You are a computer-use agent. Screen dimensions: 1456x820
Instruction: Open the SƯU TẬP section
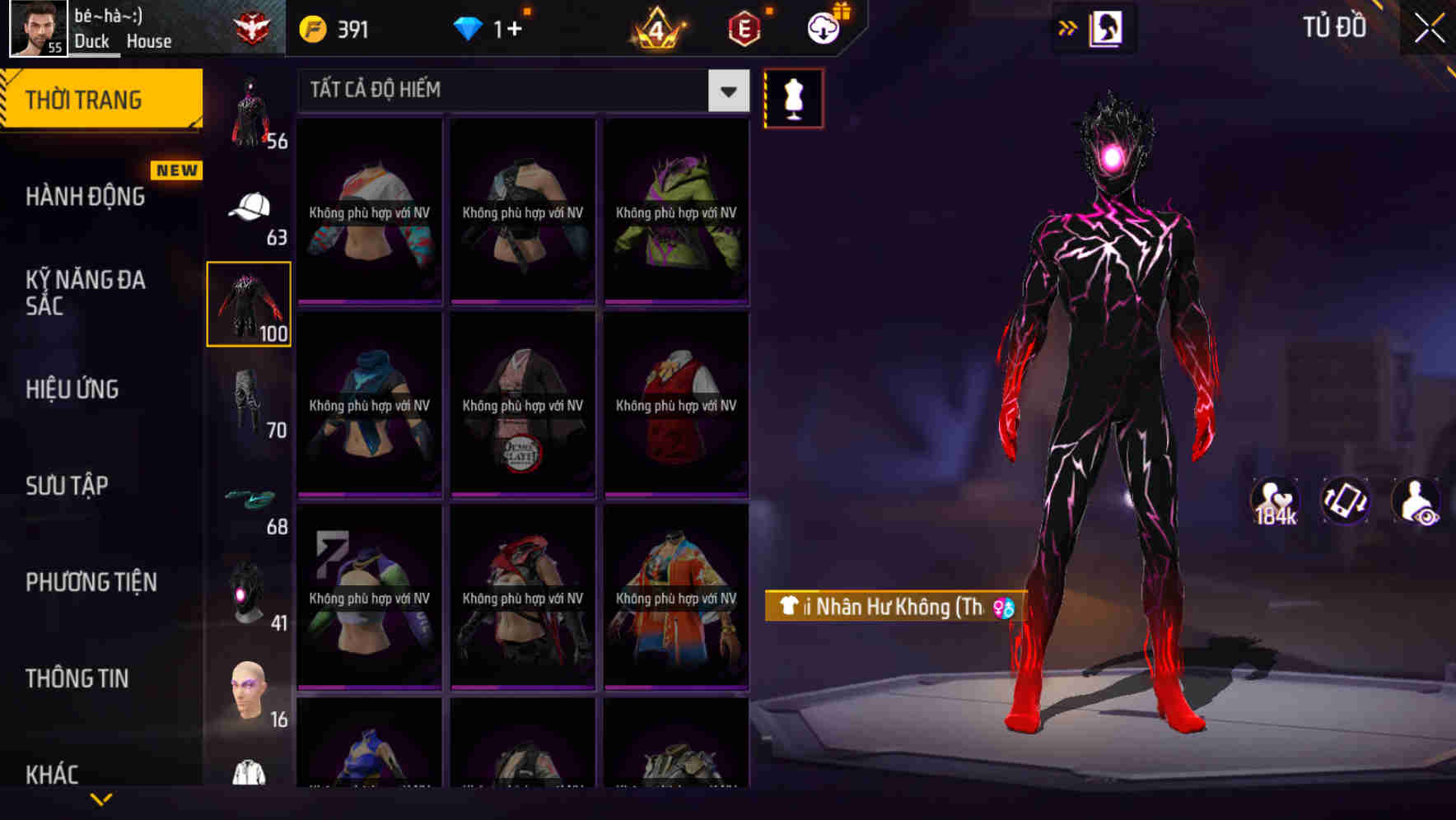(x=68, y=486)
